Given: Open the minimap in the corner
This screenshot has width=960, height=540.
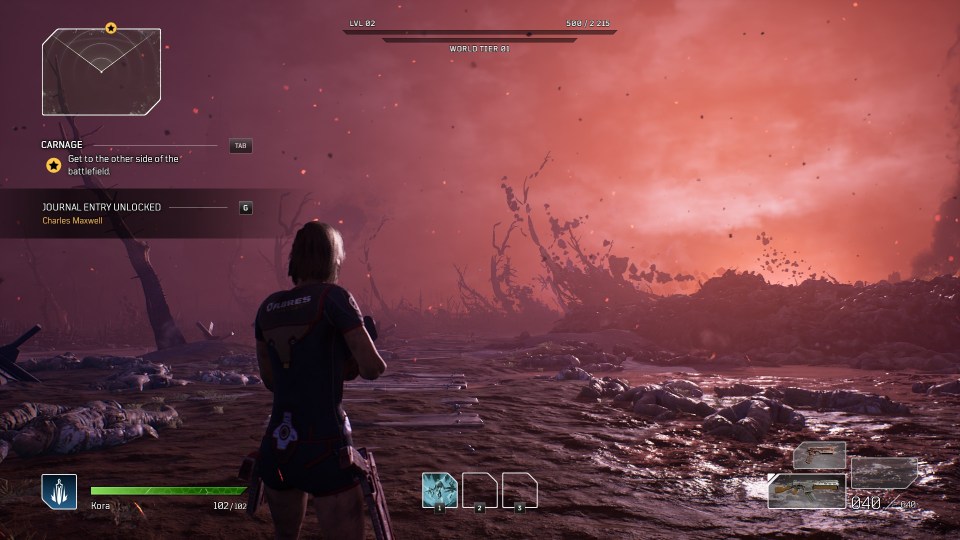Looking at the screenshot, I should 101,72.
